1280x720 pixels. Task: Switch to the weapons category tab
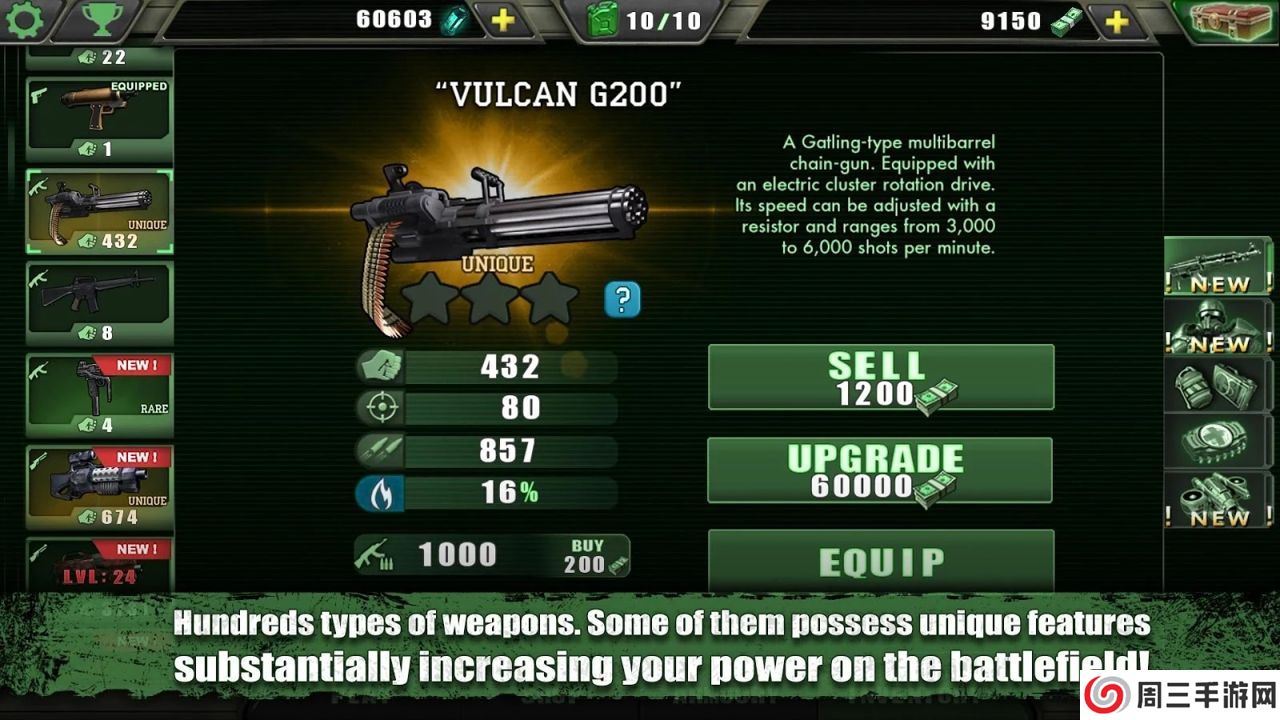tap(1204, 266)
